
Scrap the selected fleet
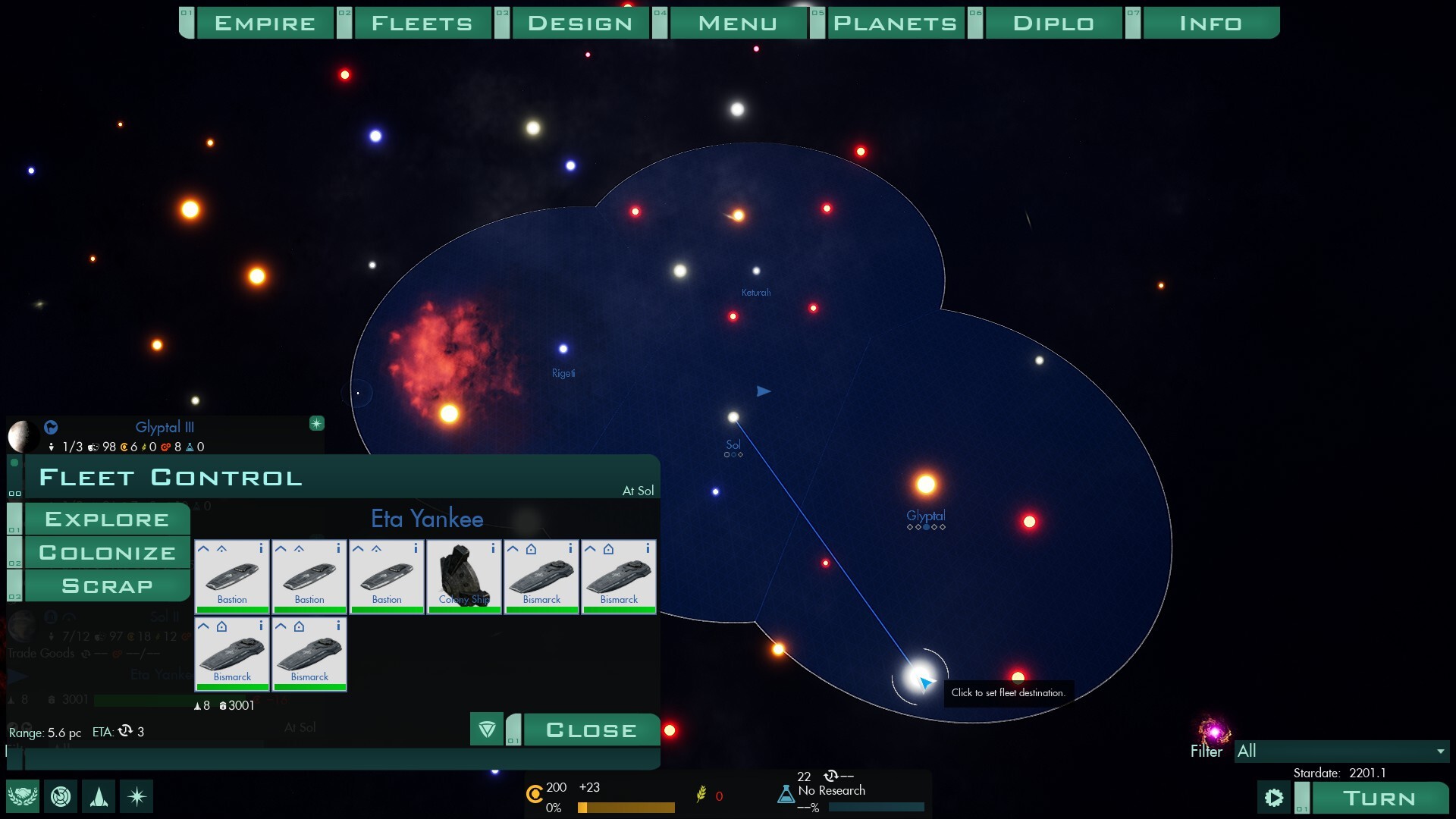(x=107, y=586)
